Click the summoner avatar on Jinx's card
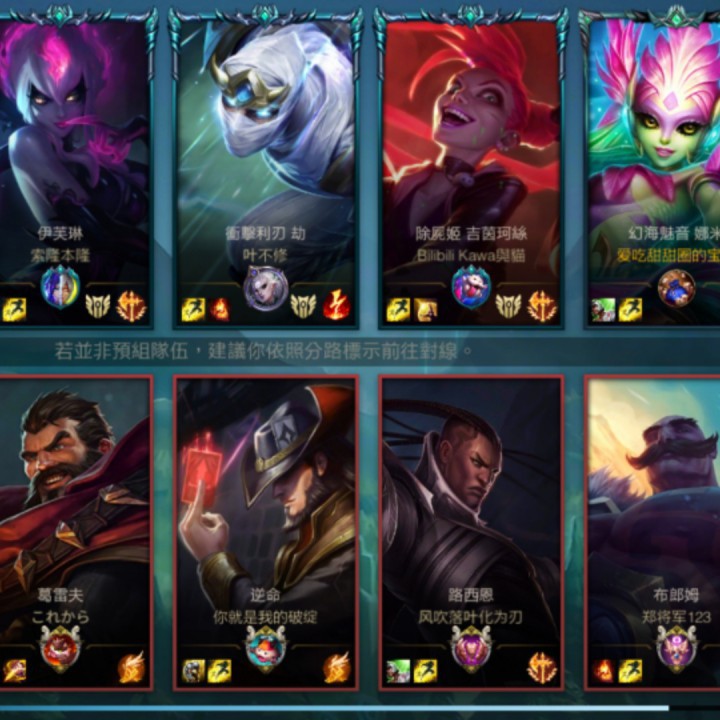720x720 pixels. tap(471, 289)
